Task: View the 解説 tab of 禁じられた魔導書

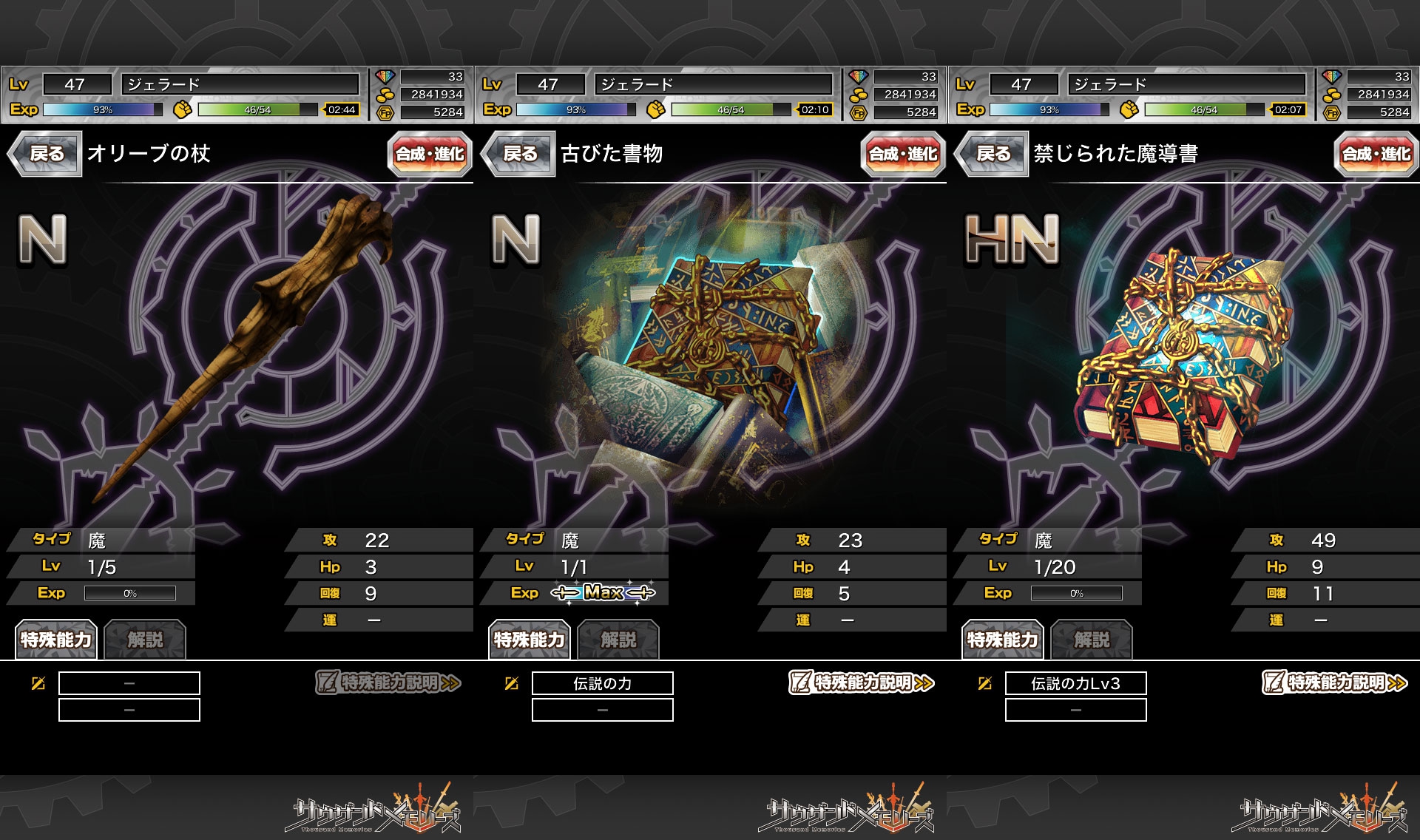Action: pyautogui.click(x=1092, y=640)
